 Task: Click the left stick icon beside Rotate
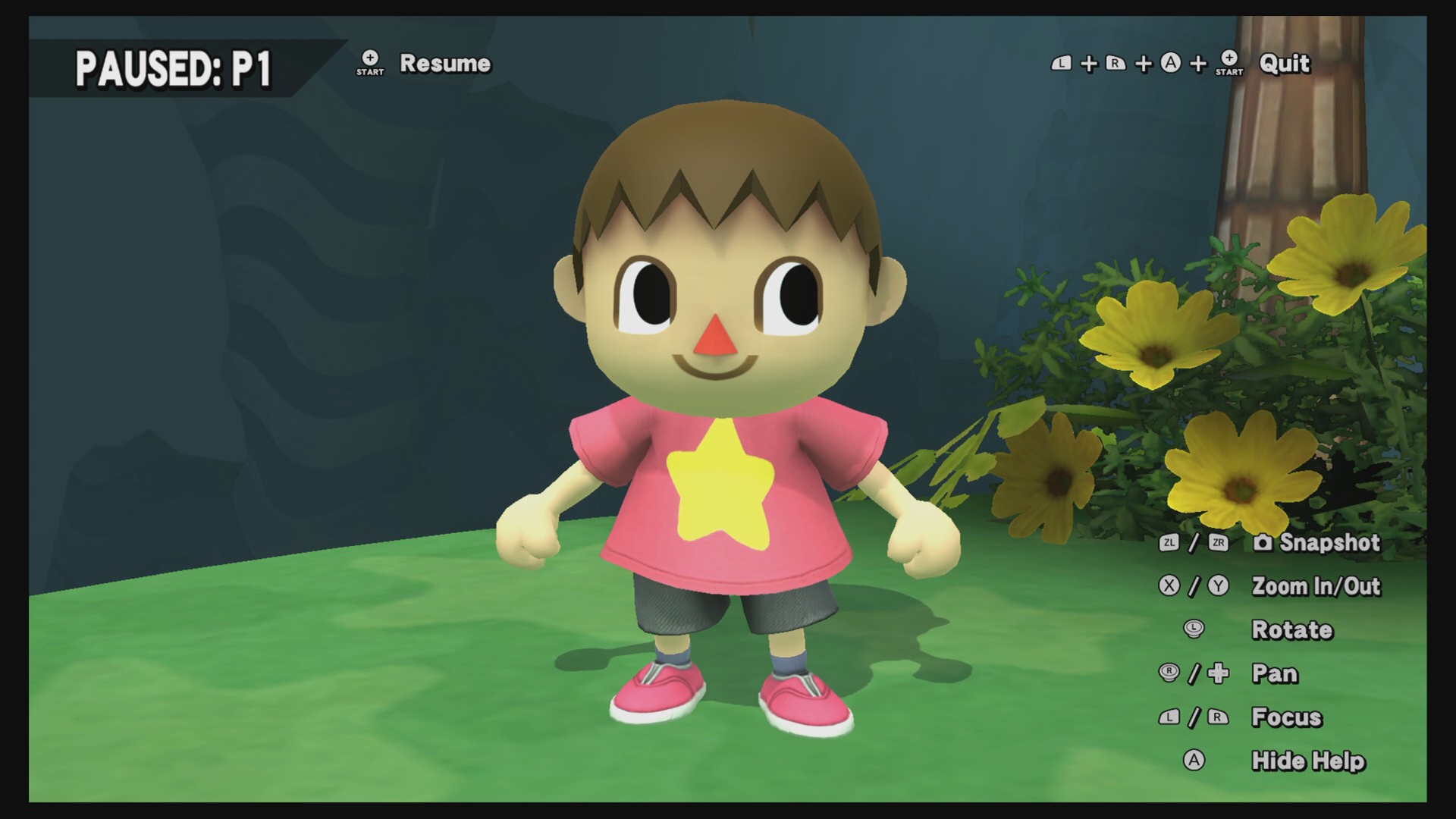(1193, 629)
